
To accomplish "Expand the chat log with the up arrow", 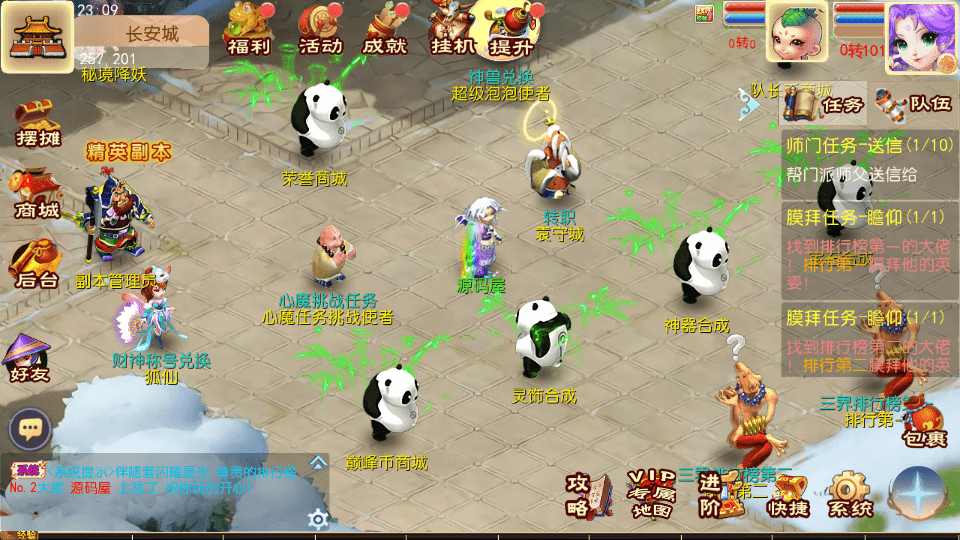I will pyautogui.click(x=318, y=462).
